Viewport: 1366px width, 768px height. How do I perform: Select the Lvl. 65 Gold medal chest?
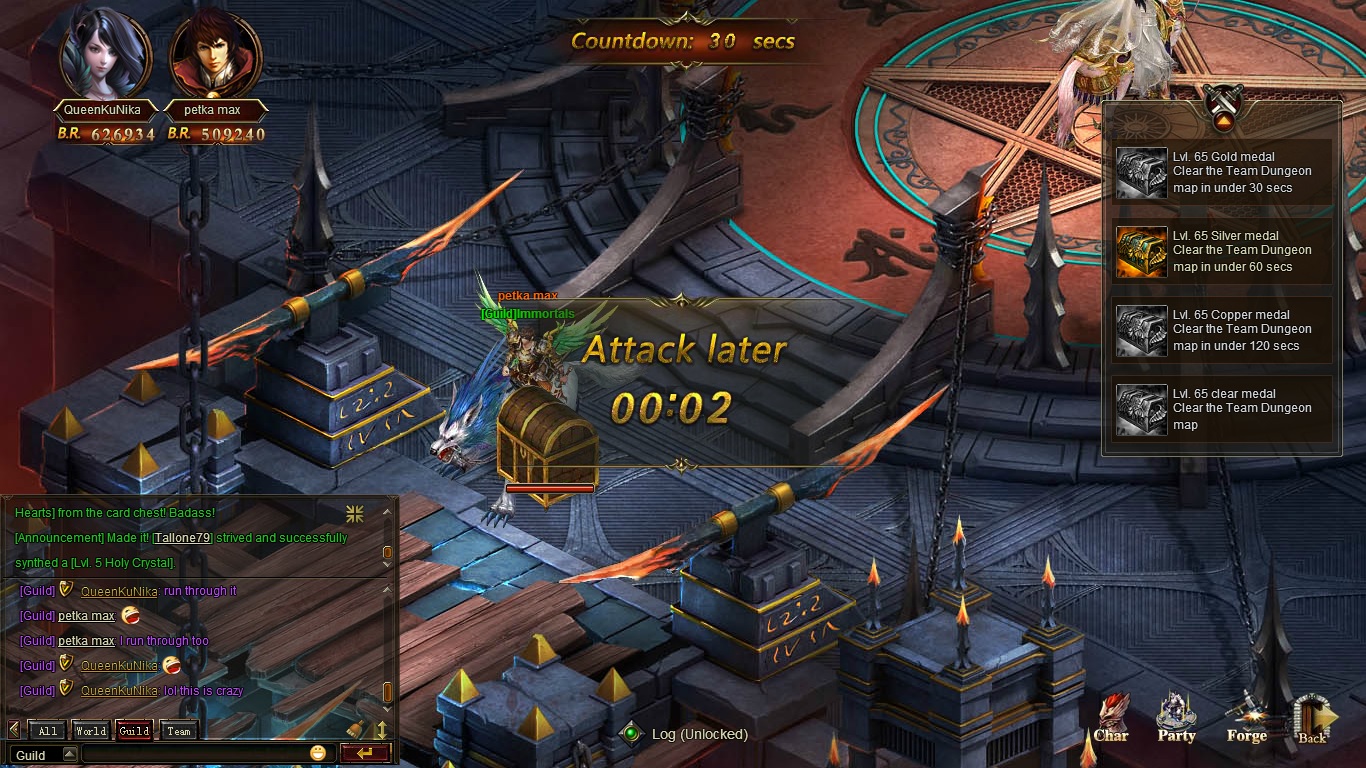[x=1141, y=172]
